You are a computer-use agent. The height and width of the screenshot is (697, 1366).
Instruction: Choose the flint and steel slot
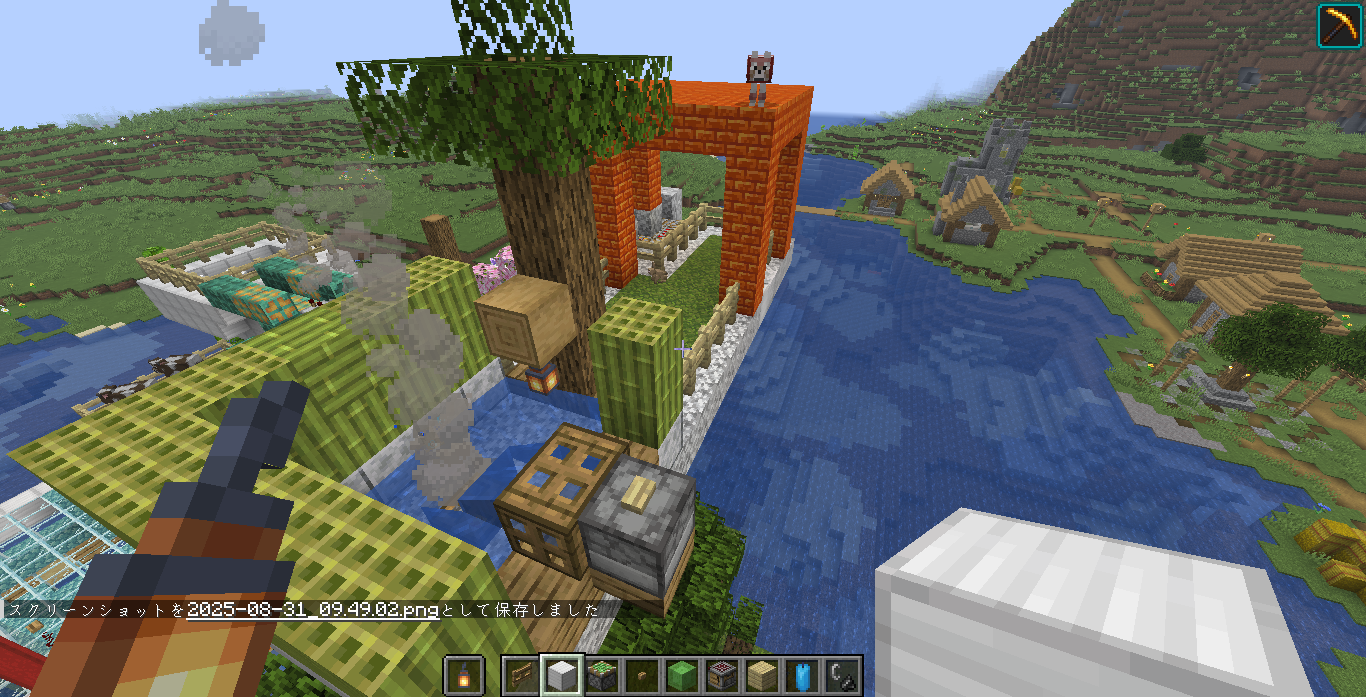click(843, 676)
